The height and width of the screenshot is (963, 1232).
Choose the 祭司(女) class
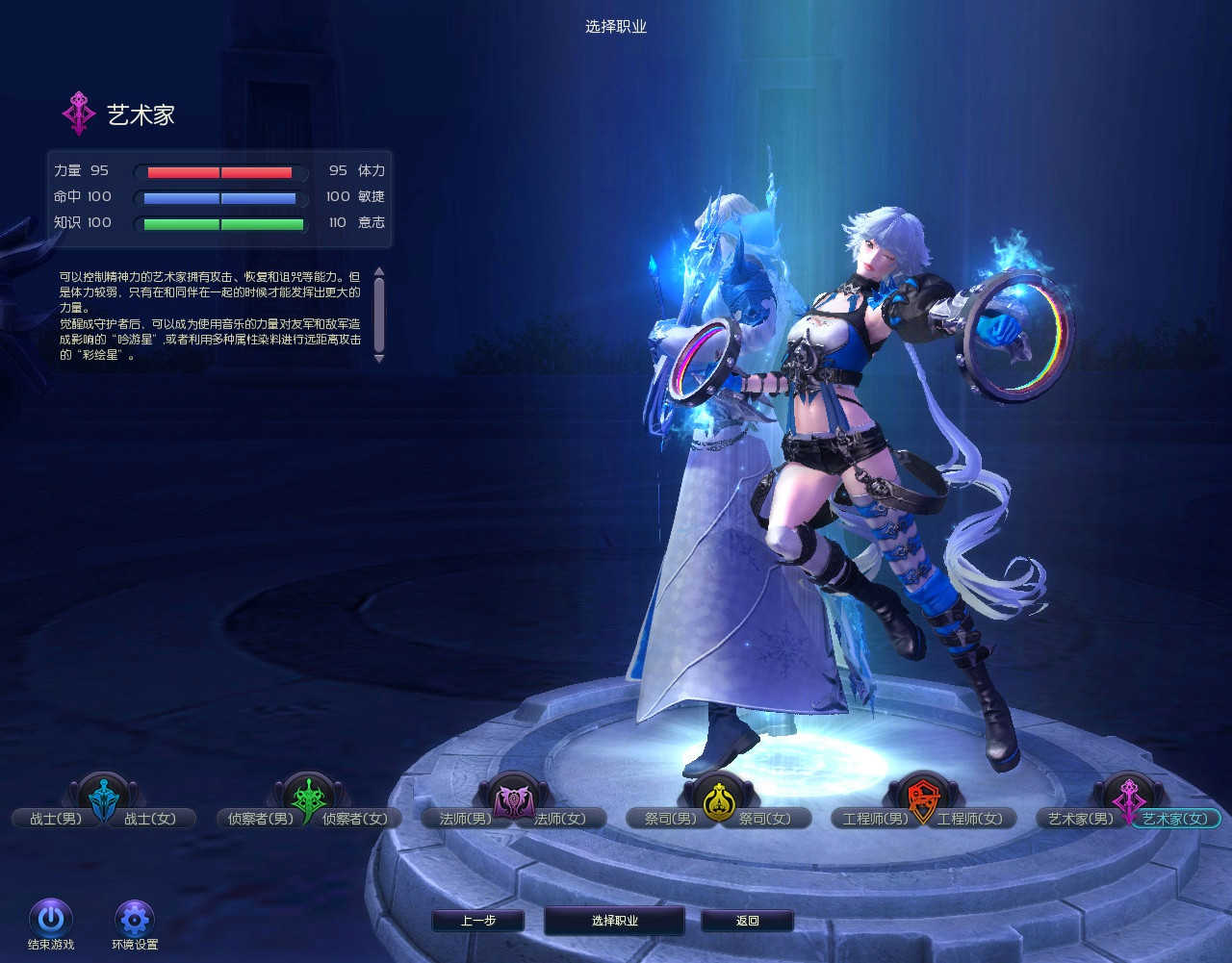tap(765, 819)
